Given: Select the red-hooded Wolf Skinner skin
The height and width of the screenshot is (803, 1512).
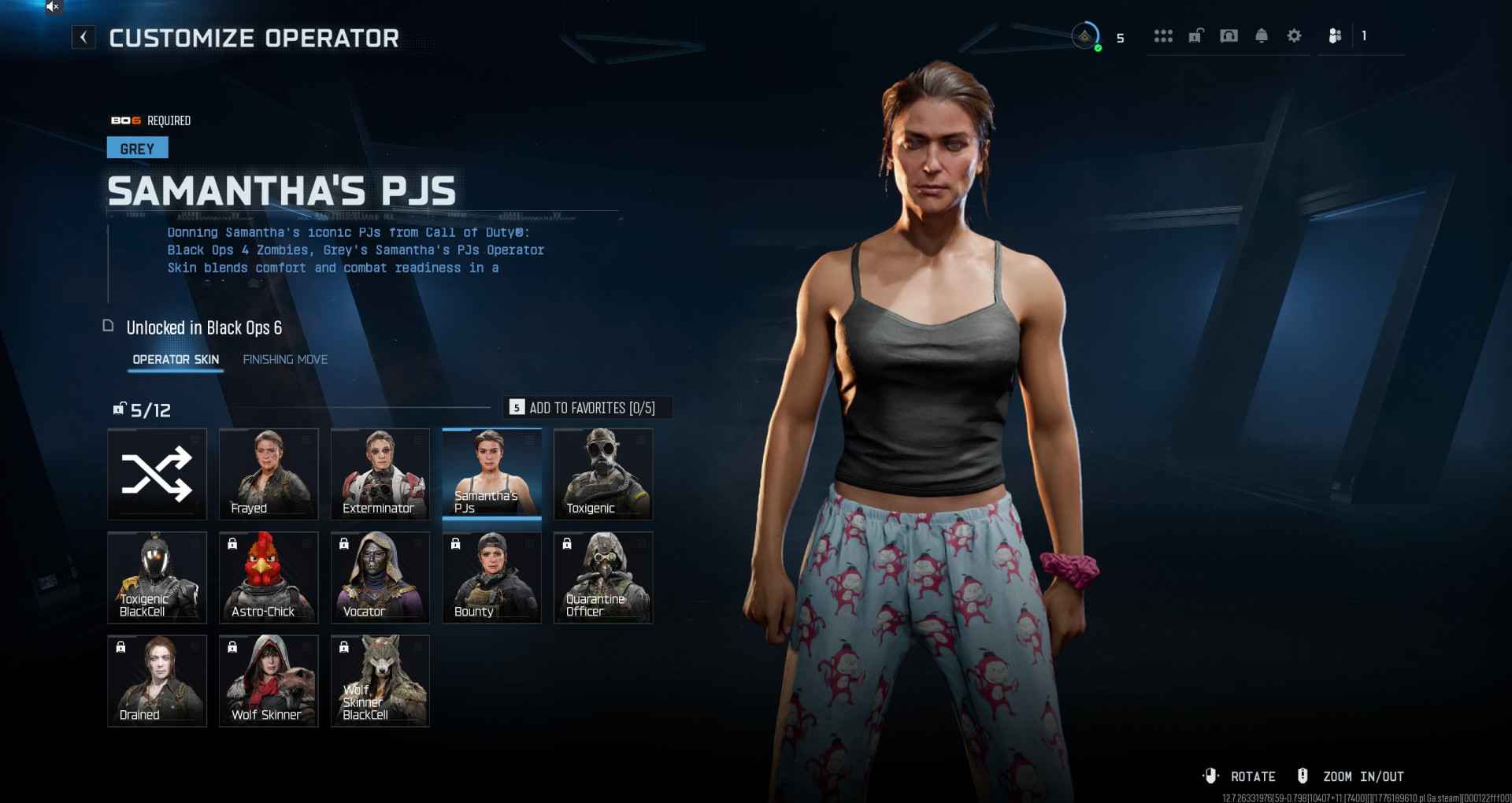Looking at the screenshot, I should [269, 680].
